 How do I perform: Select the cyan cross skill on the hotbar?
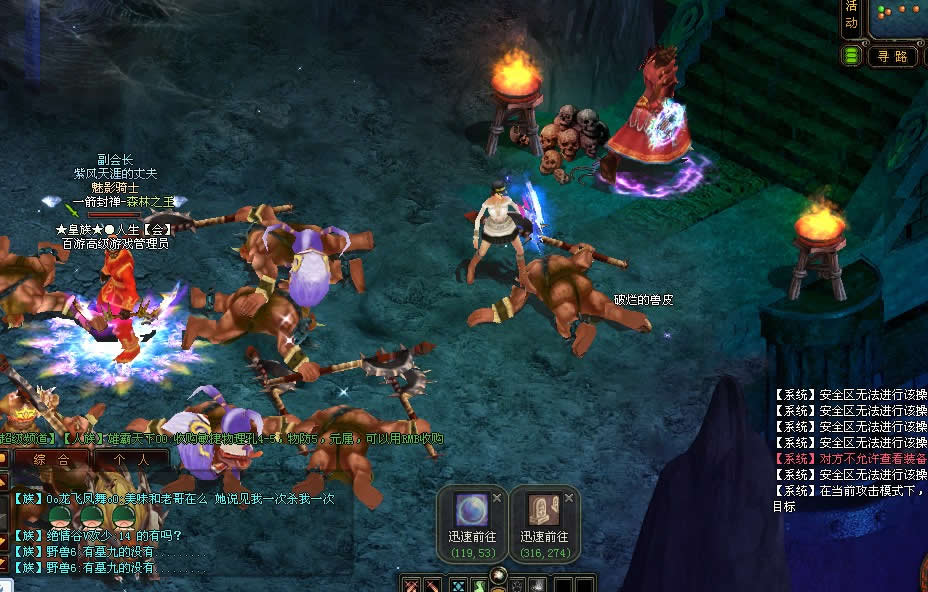[458, 585]
